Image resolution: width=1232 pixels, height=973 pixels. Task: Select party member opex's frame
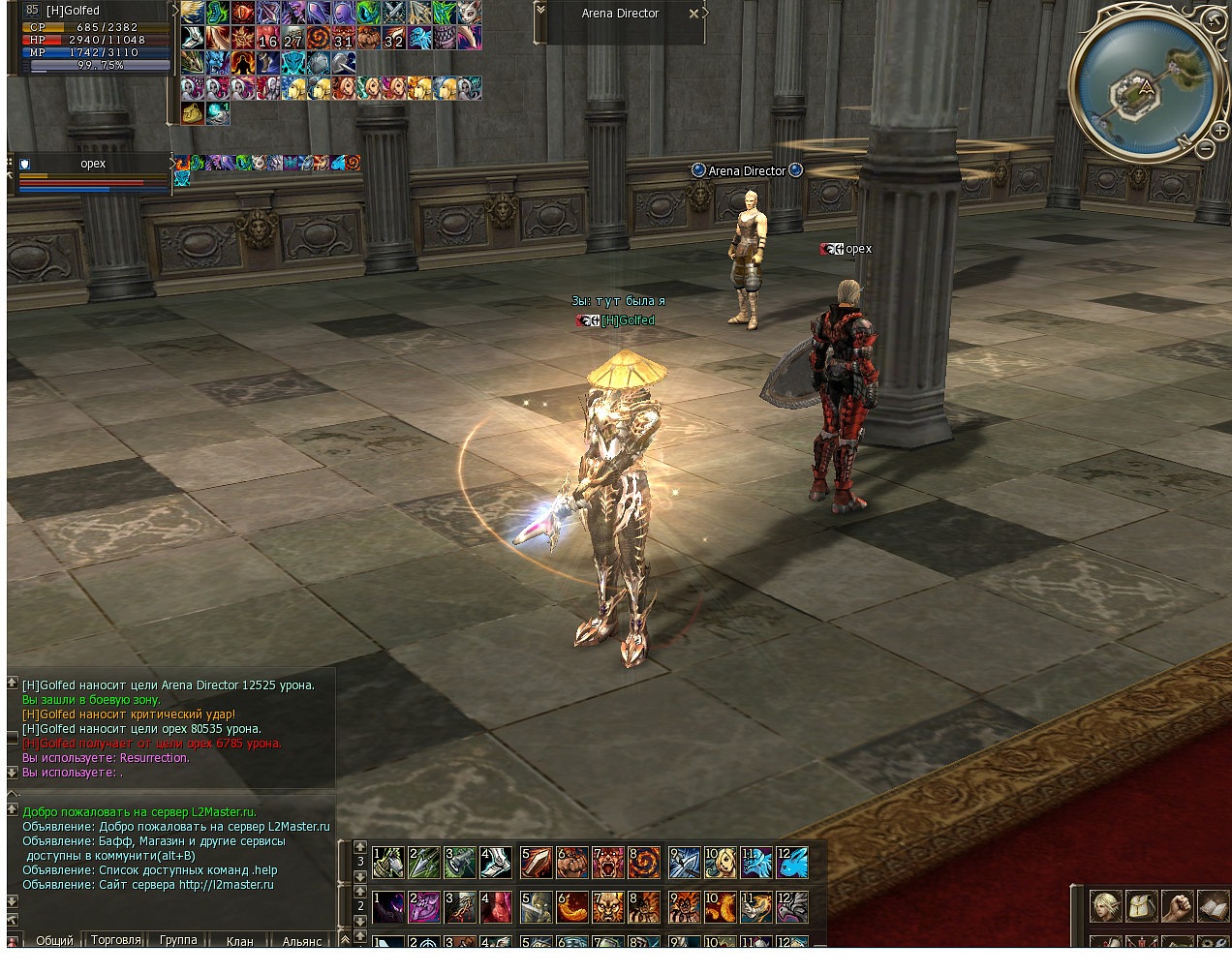[93, 172]
